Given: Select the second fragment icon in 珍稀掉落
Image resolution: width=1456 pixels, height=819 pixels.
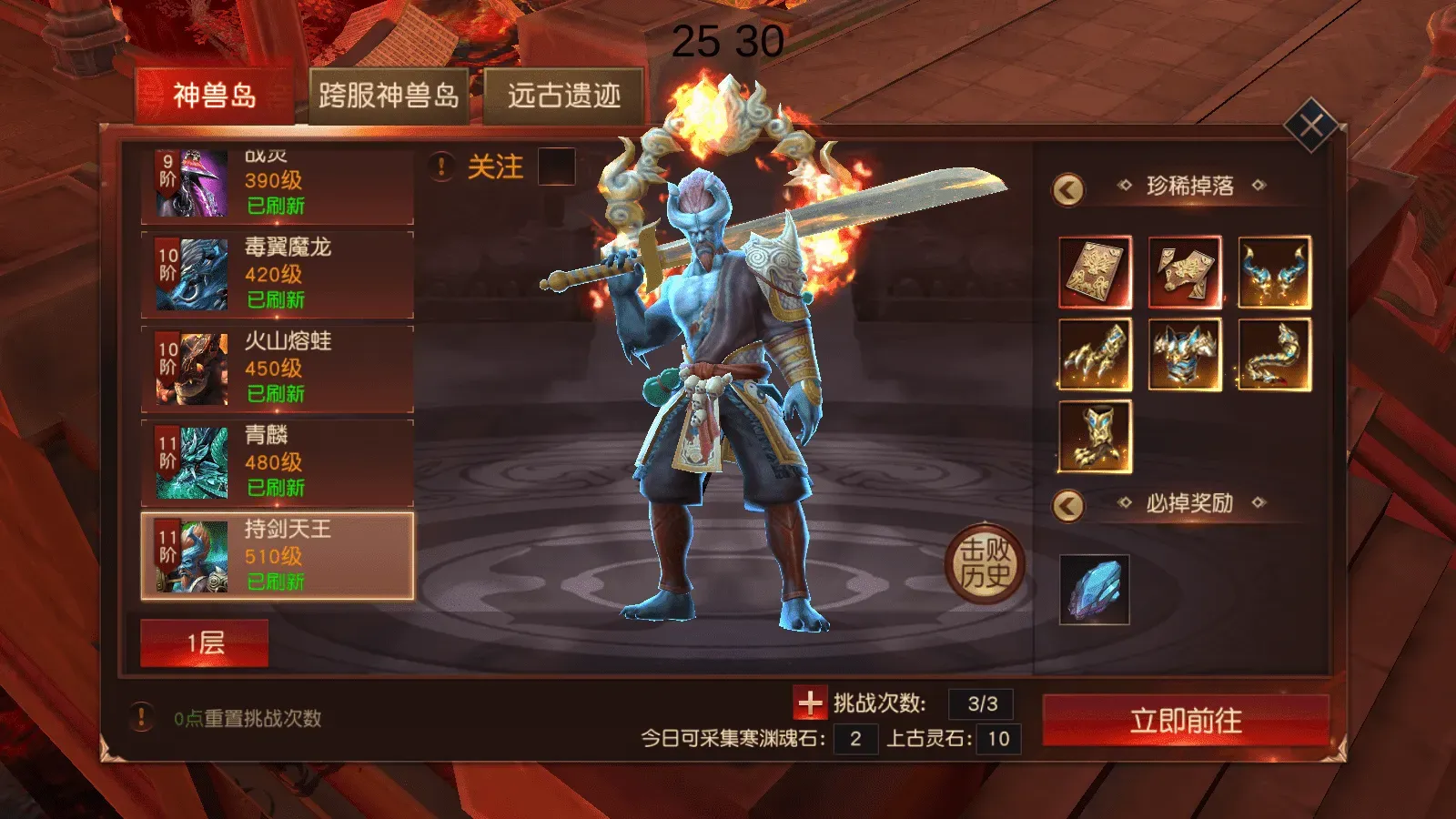Looking at the screenshot, I should tap(1185, 271).
